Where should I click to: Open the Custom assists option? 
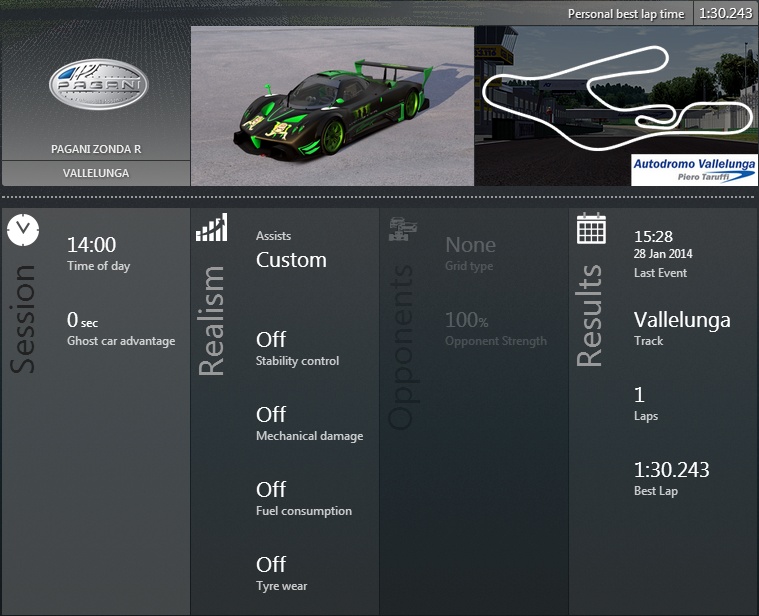pyautogui.click(x=291, y=260)
